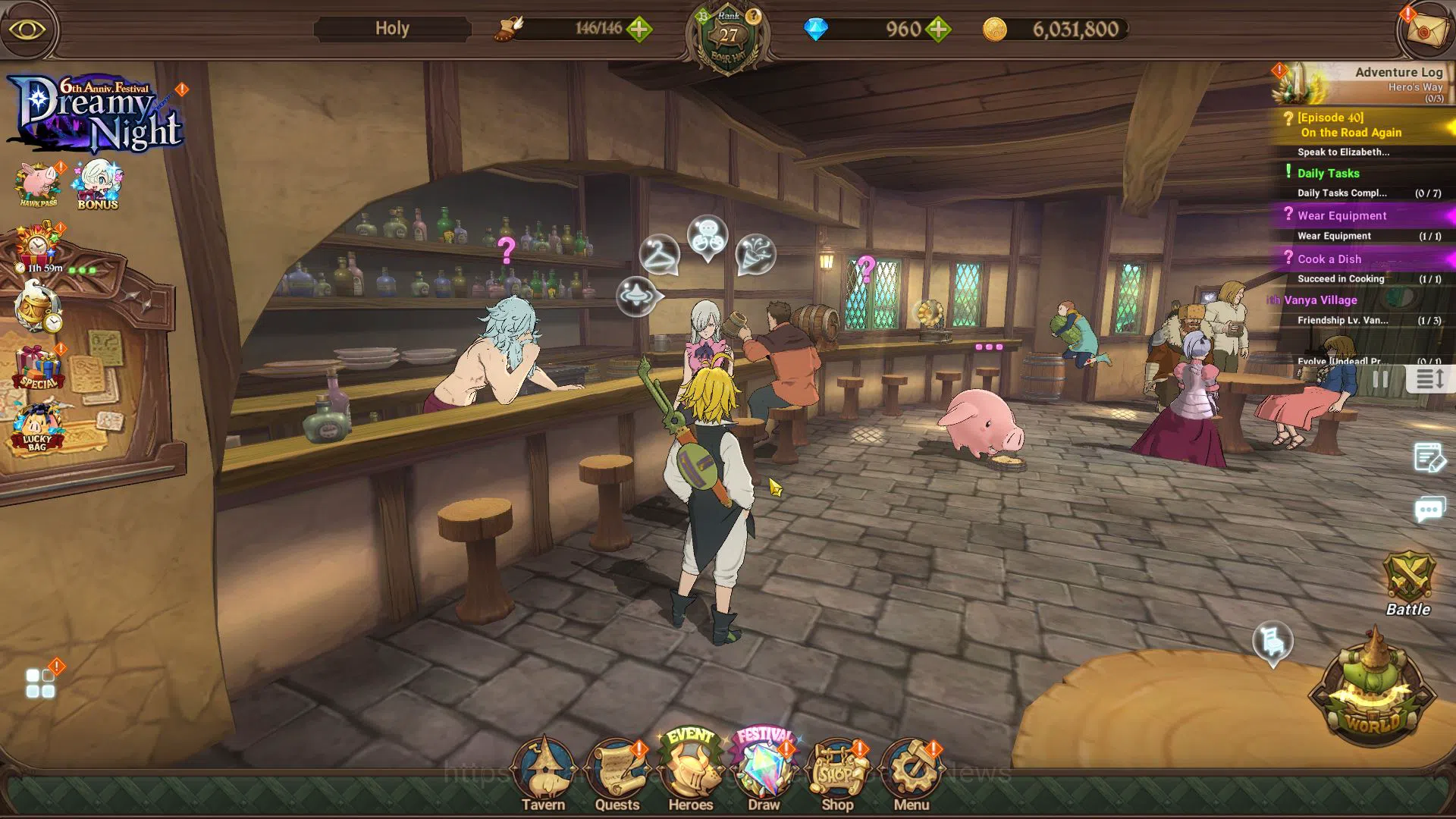Open the Festival Draw

[x=764, y=772]
